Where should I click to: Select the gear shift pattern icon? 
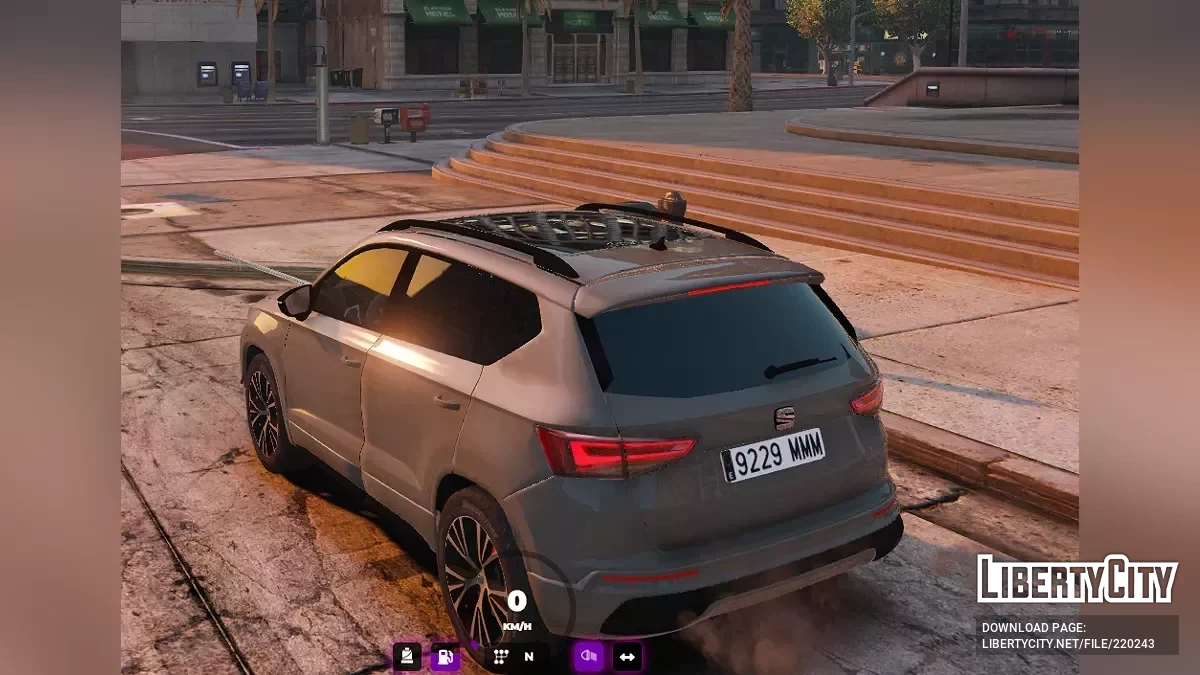[501, 657]
